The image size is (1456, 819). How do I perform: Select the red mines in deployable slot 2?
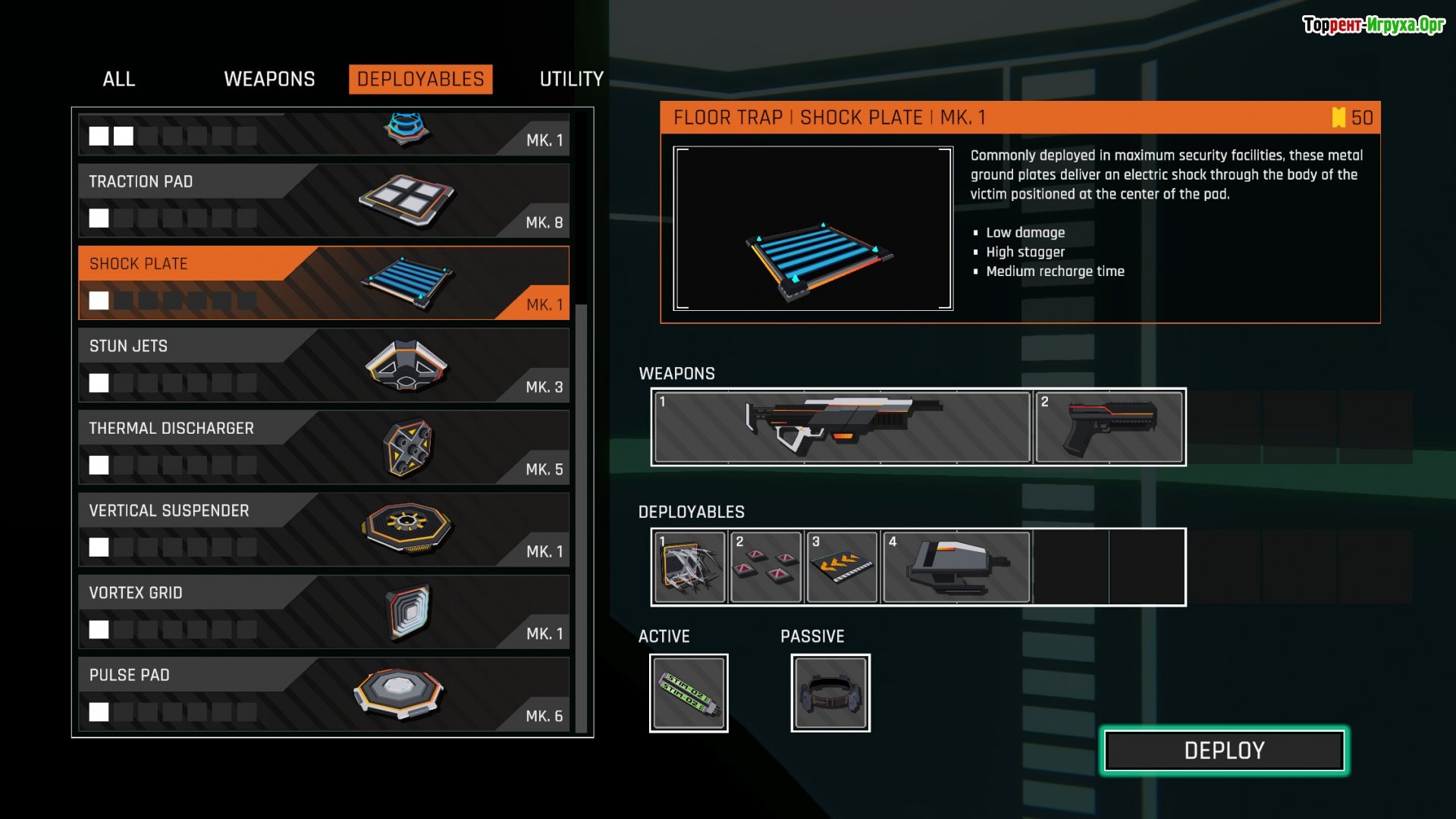coord(765,567)
